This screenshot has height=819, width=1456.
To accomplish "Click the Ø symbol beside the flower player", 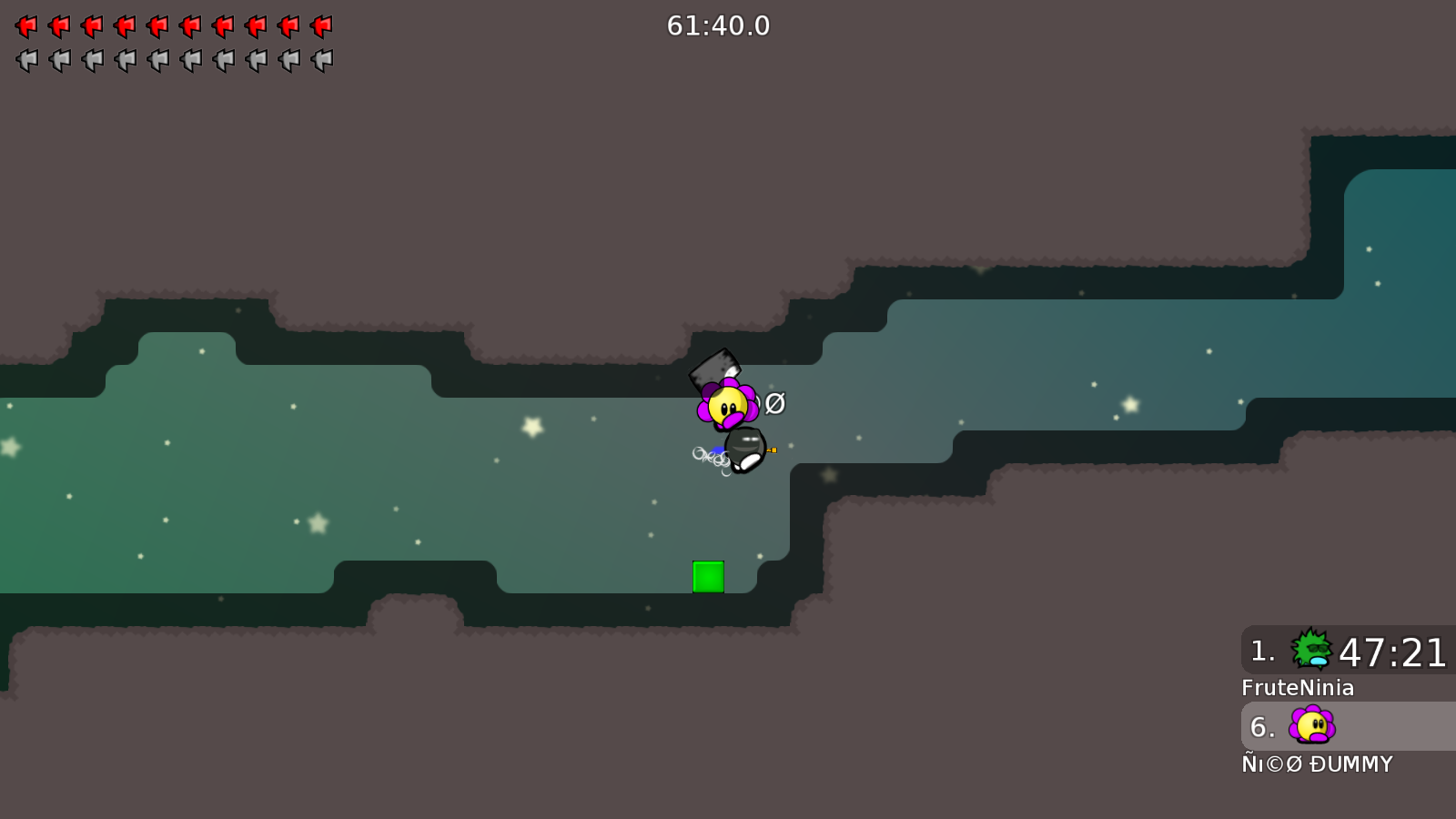I will click(774, 402).
